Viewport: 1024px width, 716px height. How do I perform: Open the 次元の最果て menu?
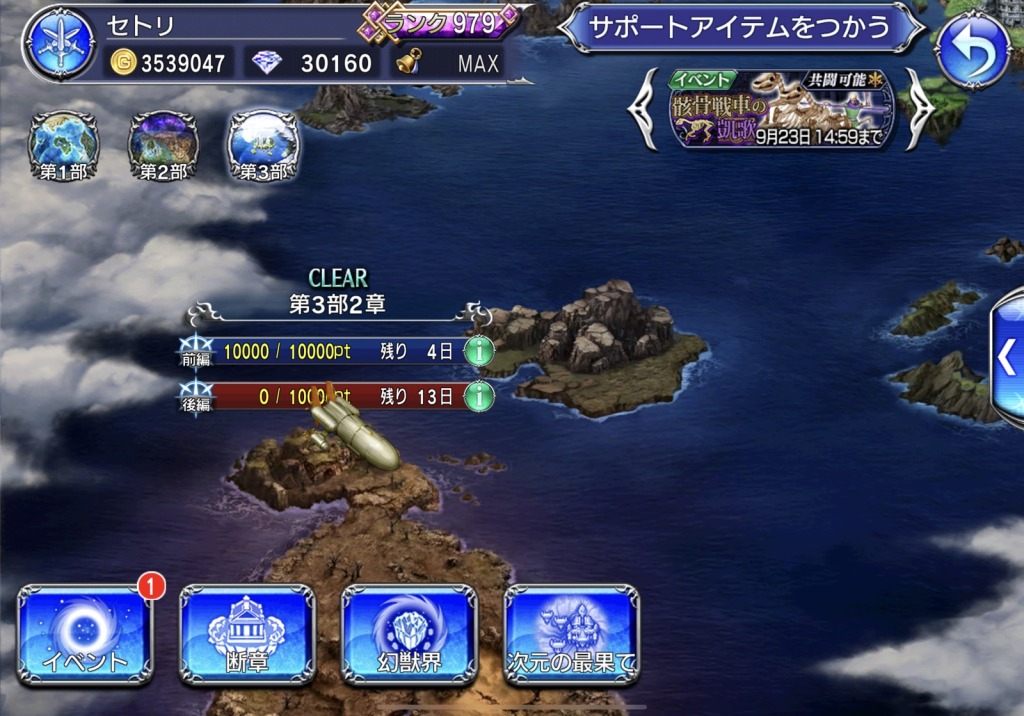pyautogui.click(x=571, y=635)
